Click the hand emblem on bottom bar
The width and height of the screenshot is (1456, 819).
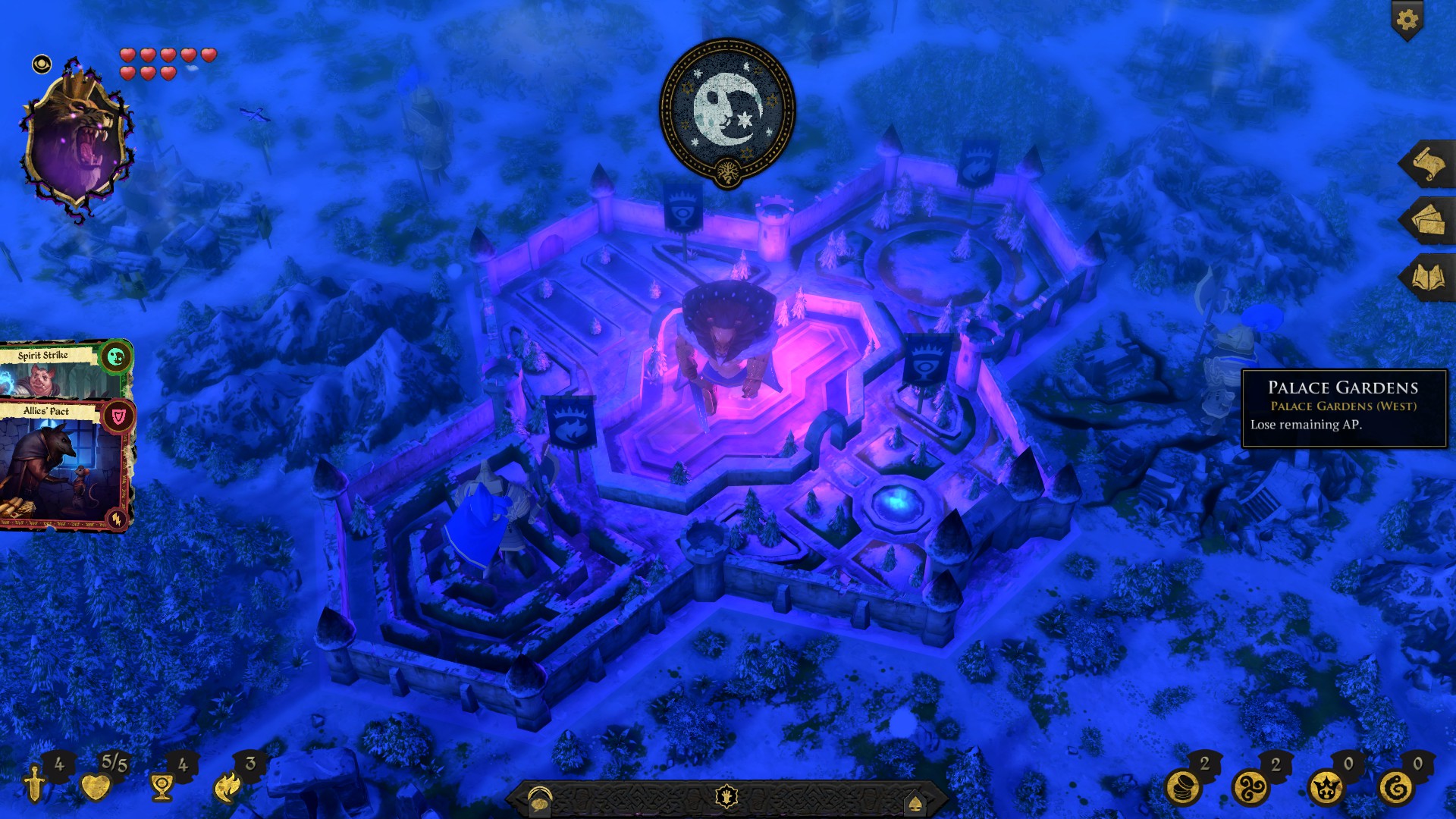[726, 797]
